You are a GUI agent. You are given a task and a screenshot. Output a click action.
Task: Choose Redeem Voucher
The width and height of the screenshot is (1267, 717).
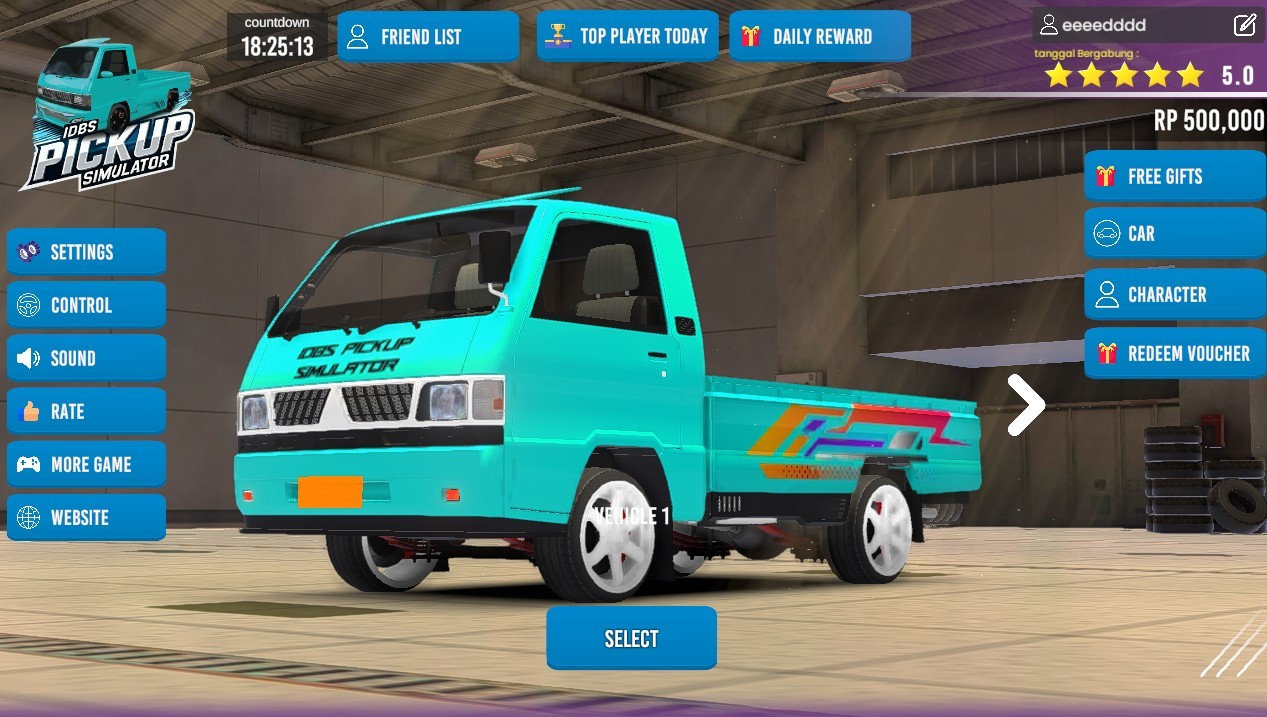point(1174,354)
